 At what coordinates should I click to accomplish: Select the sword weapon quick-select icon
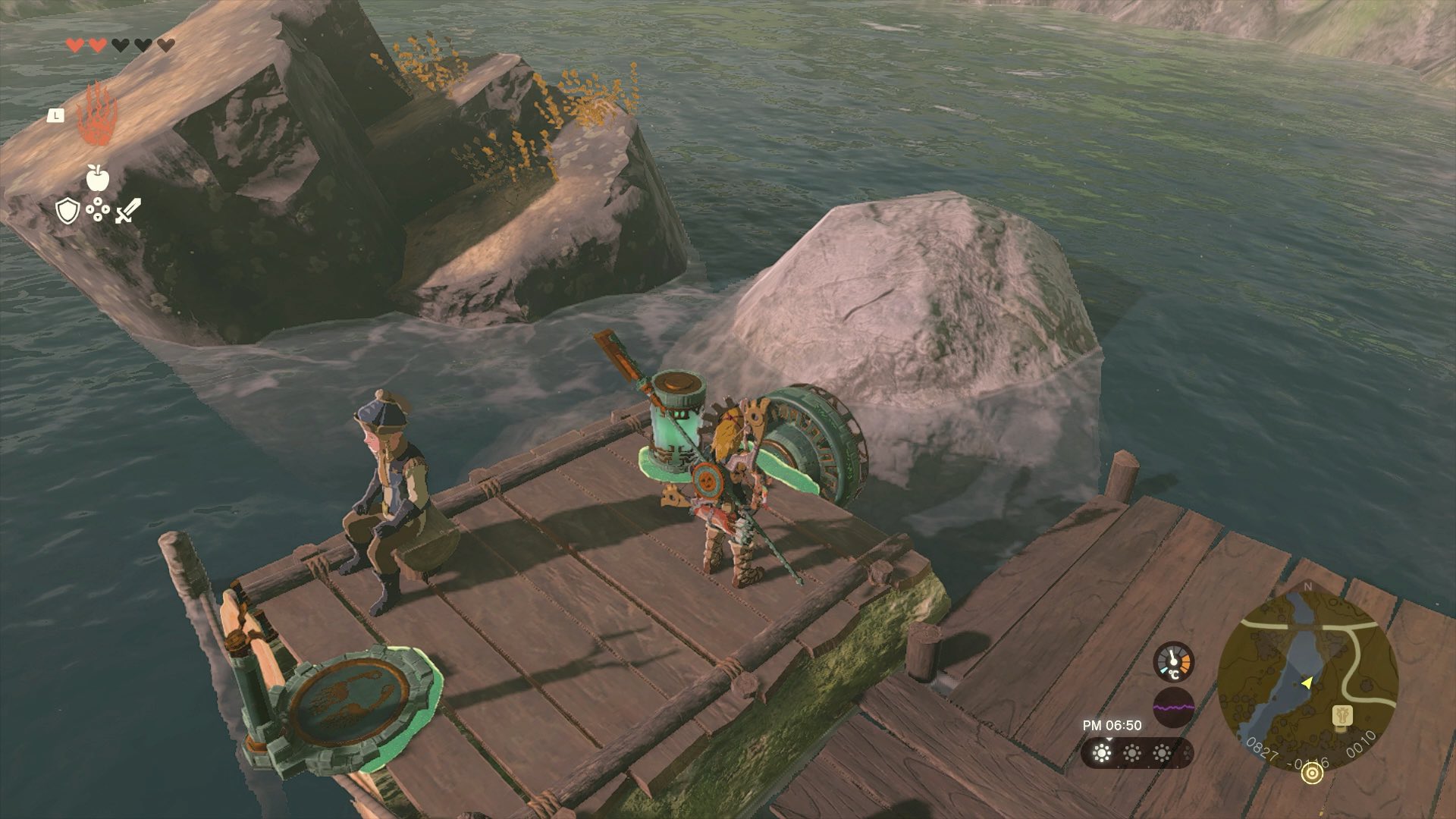pyautogui.click(x=128, y=211)
